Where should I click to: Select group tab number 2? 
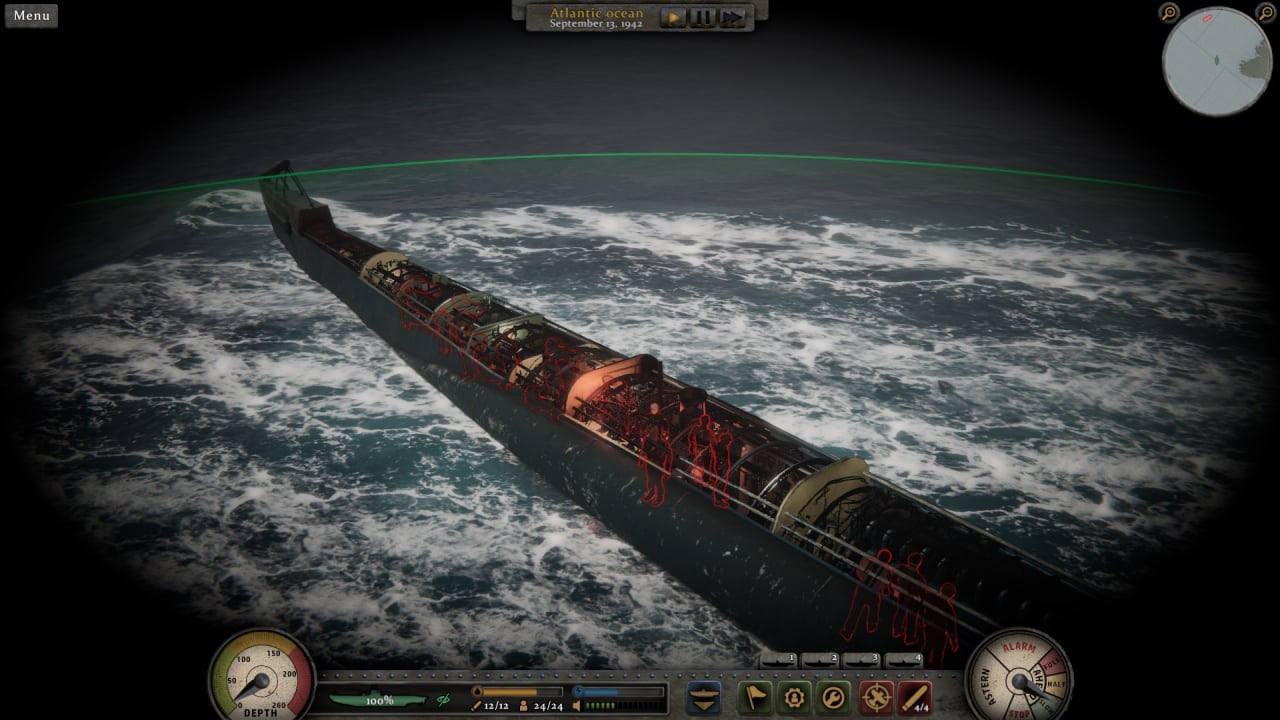[x=820, y=660]
